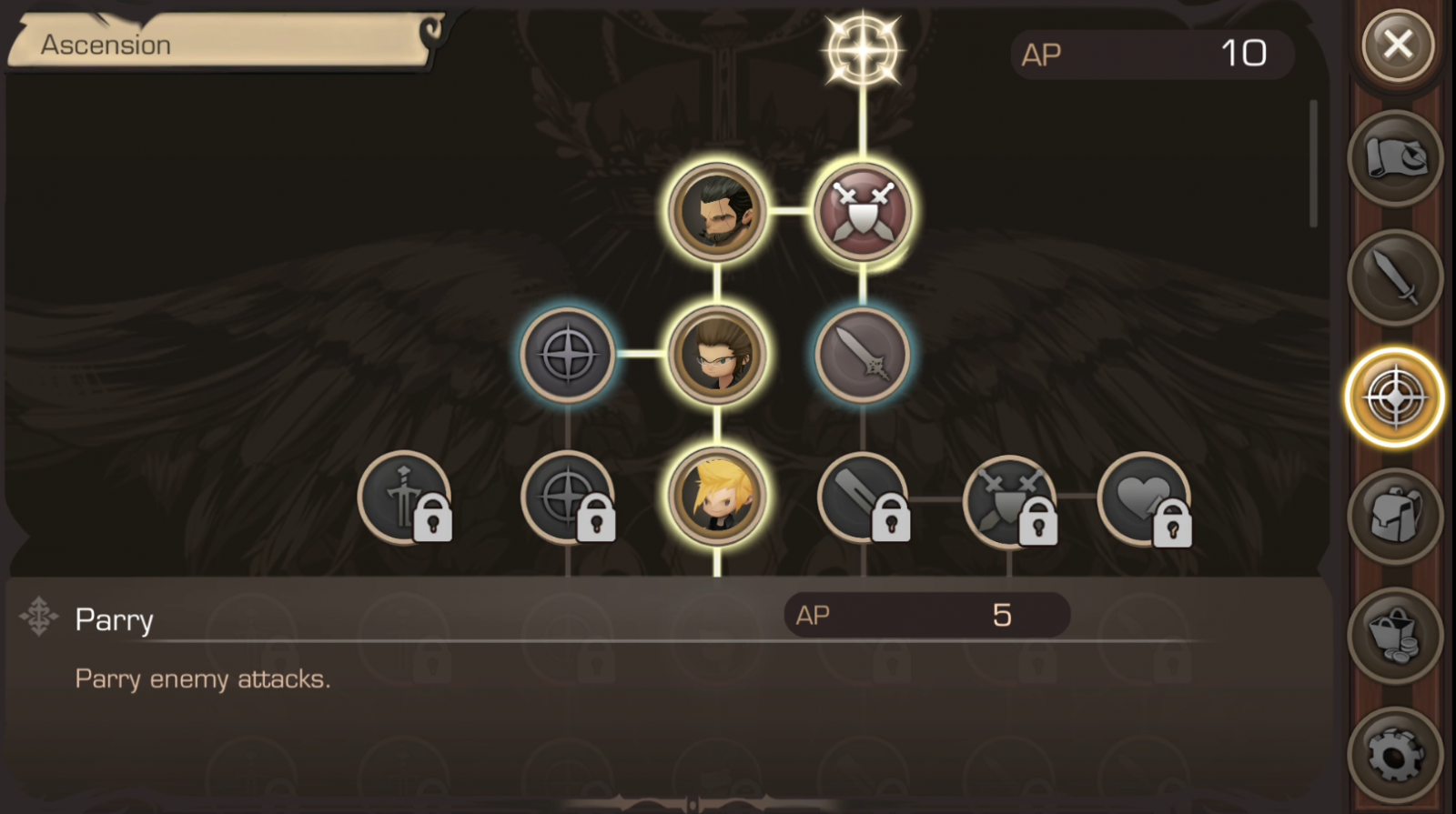Select the locked heart skill node
Image resolution: width=1456 pixels, height=814 pixels.
(x=1145, y=498)
